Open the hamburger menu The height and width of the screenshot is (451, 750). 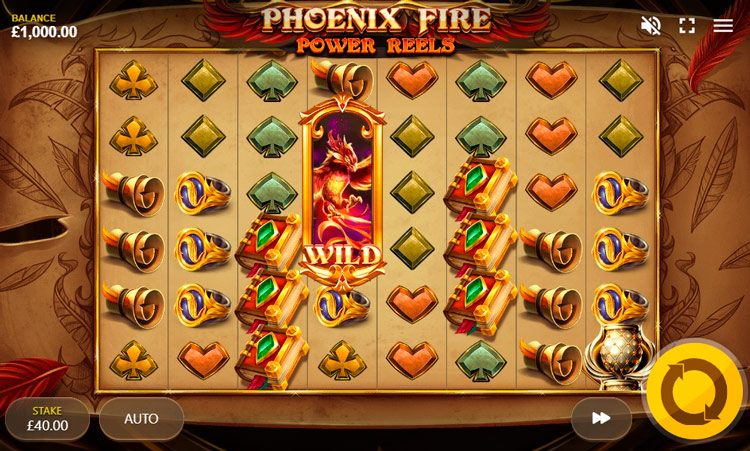tap(723, 26)
